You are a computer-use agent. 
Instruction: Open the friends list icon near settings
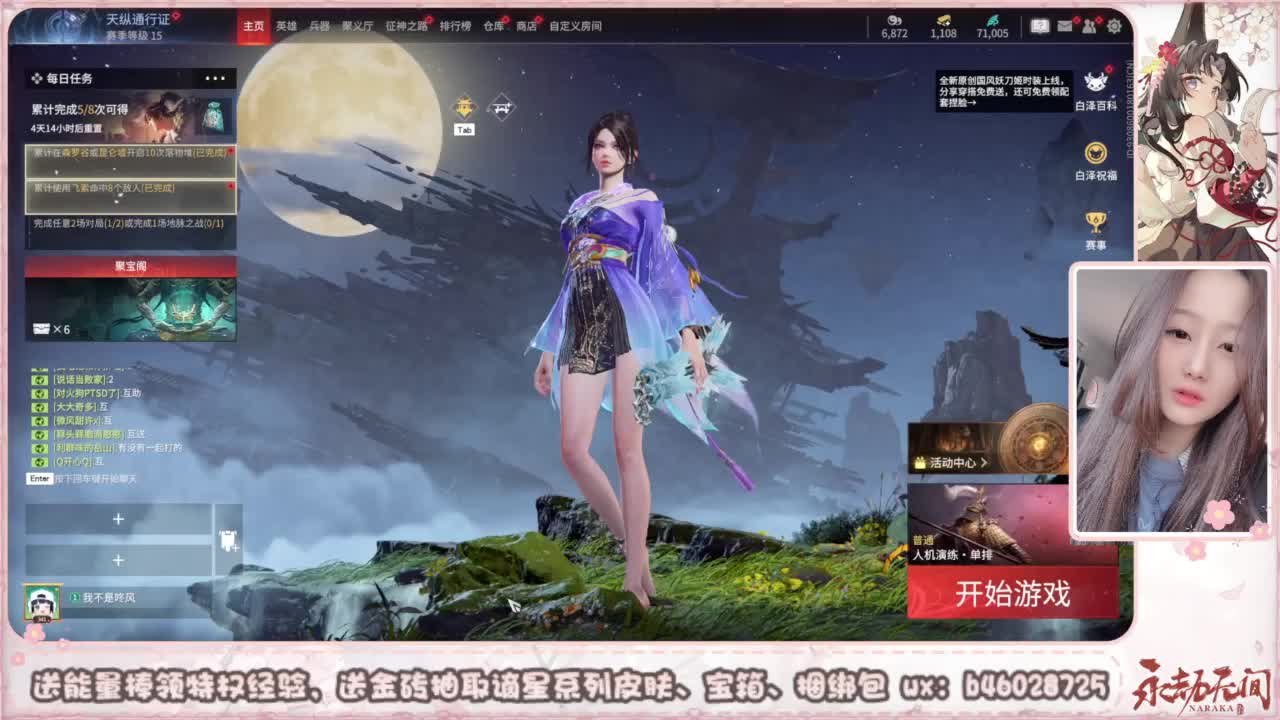(1087, 26)
